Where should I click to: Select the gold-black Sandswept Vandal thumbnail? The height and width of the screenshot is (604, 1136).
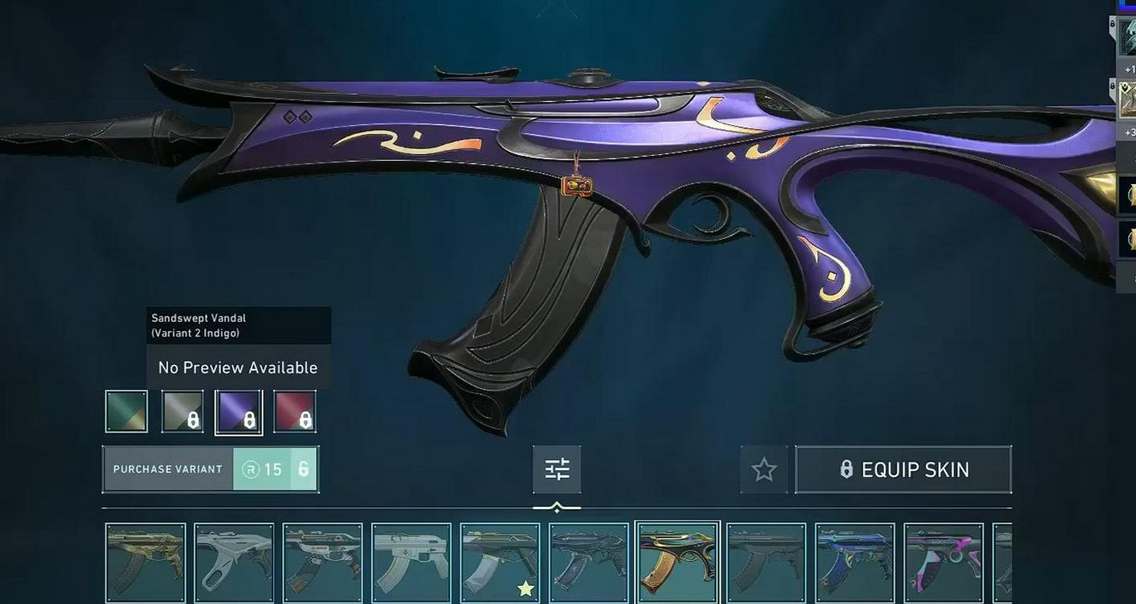pos(678,562)
